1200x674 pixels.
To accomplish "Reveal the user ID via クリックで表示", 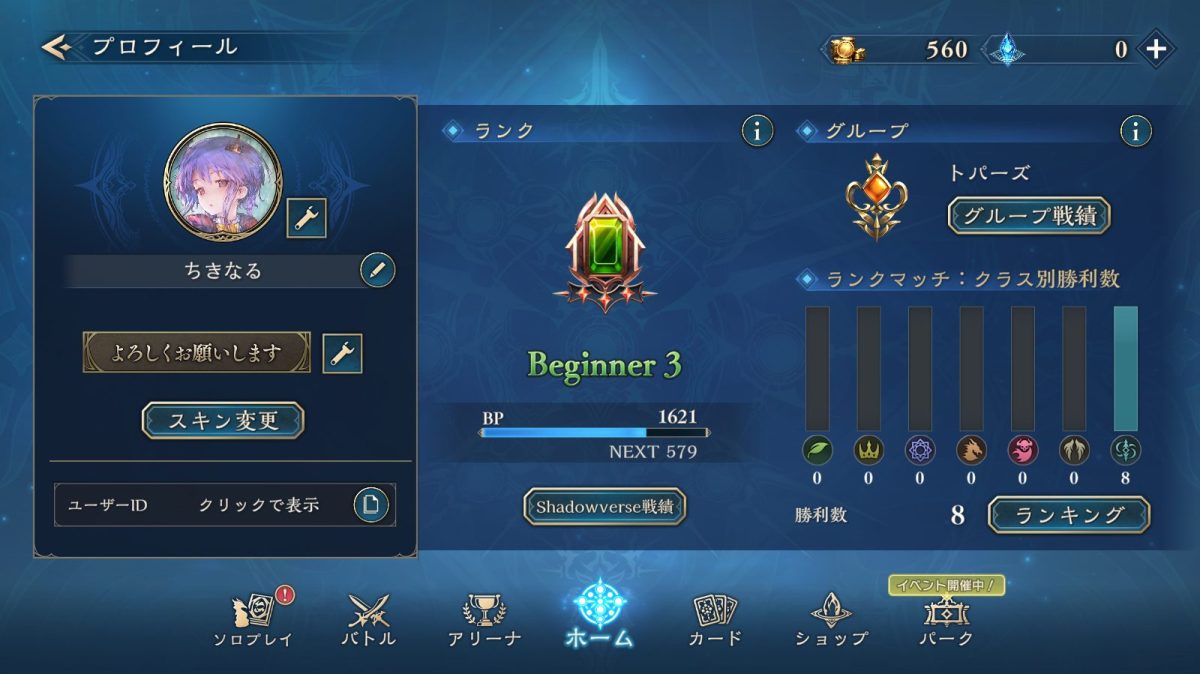I will coord(258,505).
